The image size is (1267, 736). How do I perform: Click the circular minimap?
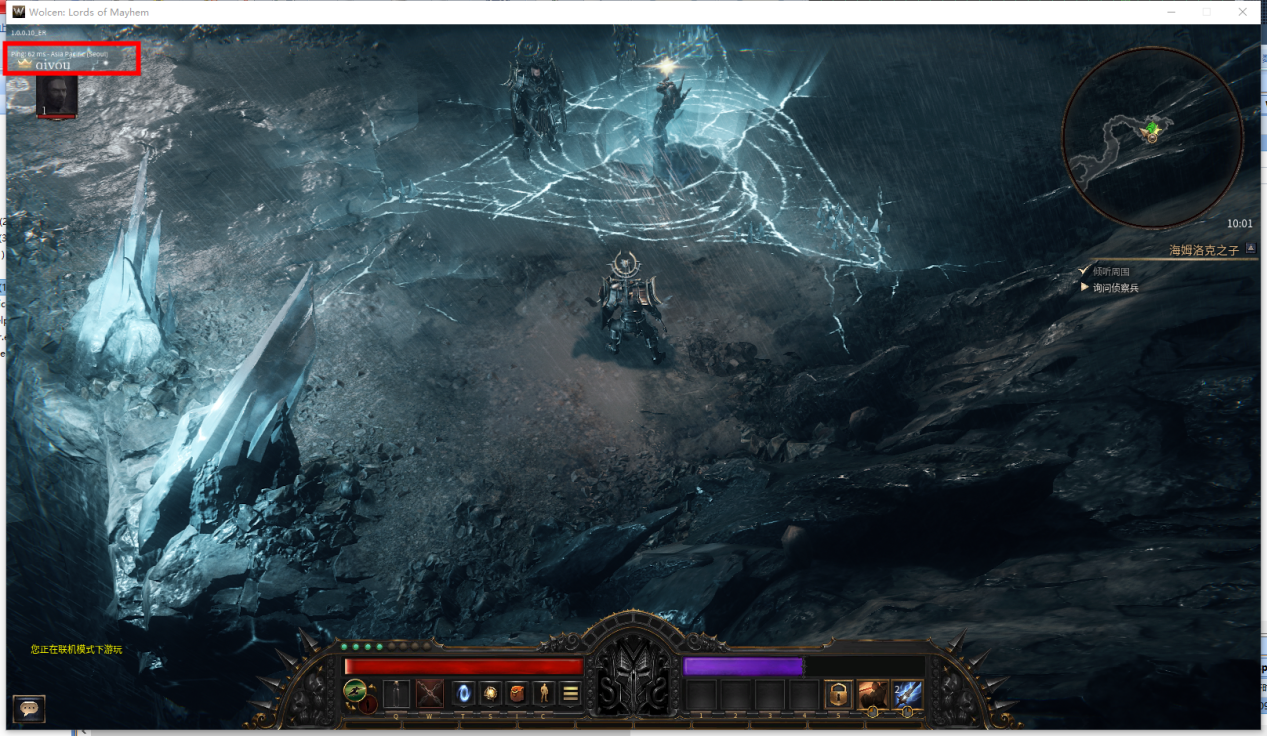1151,137
